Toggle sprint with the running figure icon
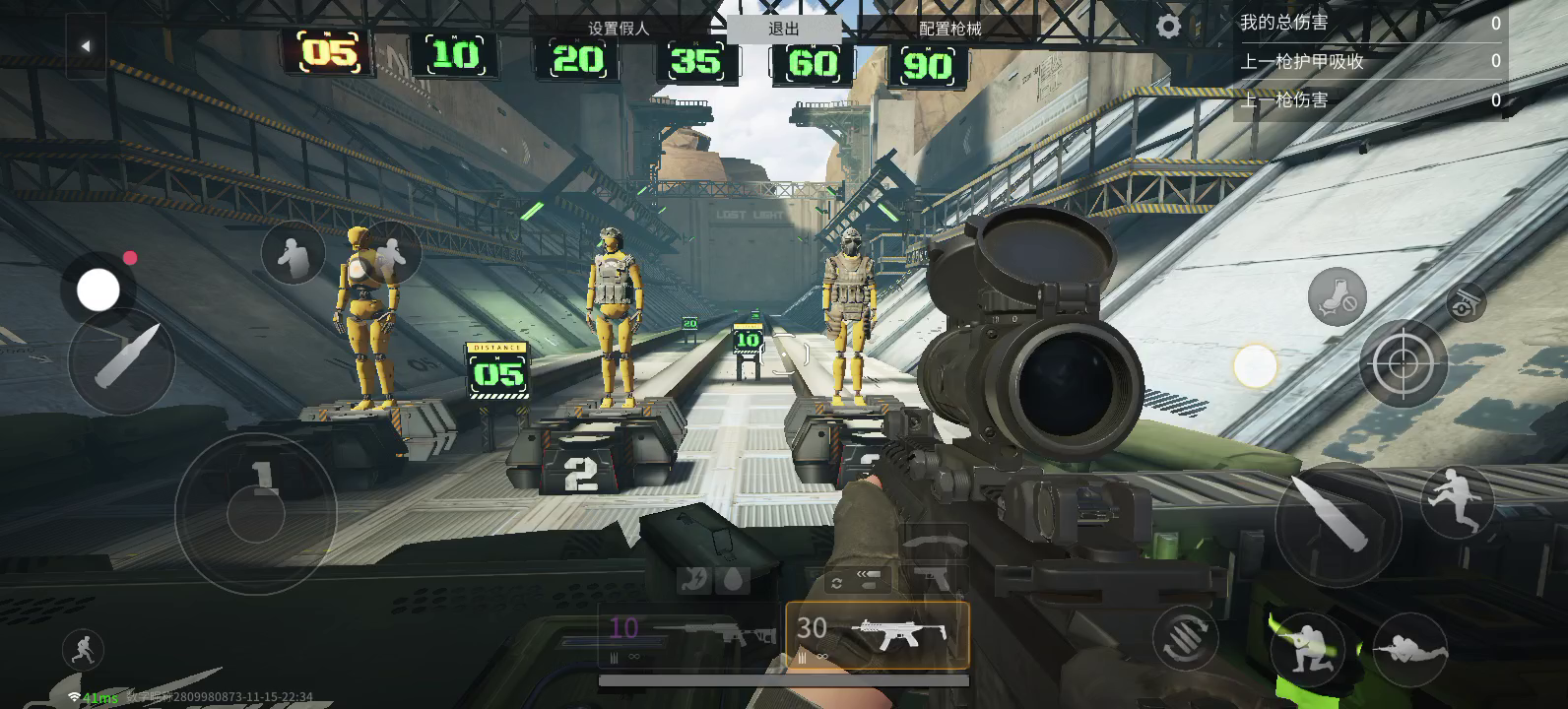 [83, 650]
